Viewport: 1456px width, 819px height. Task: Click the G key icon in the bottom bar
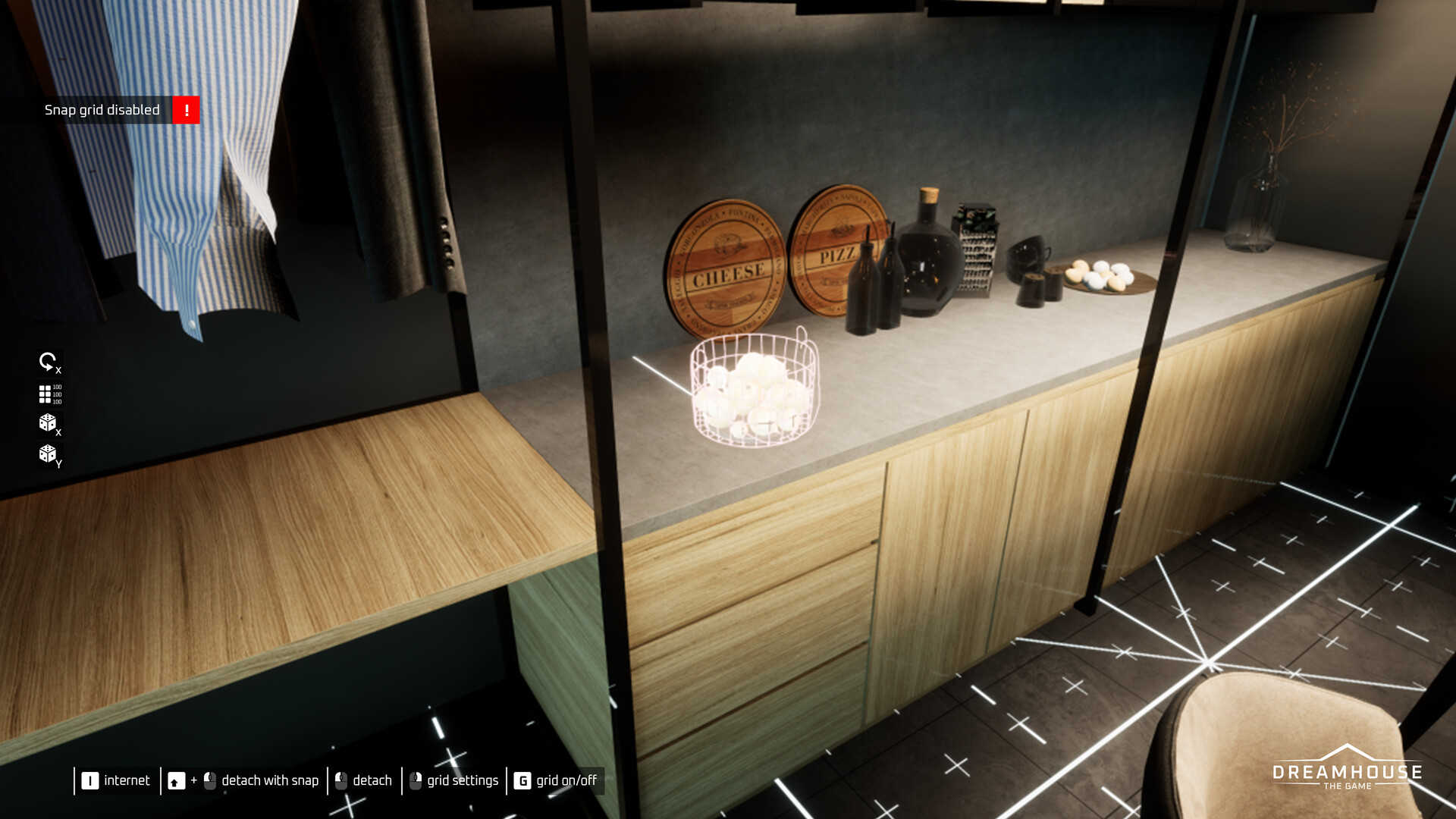(x=522, y=780)
